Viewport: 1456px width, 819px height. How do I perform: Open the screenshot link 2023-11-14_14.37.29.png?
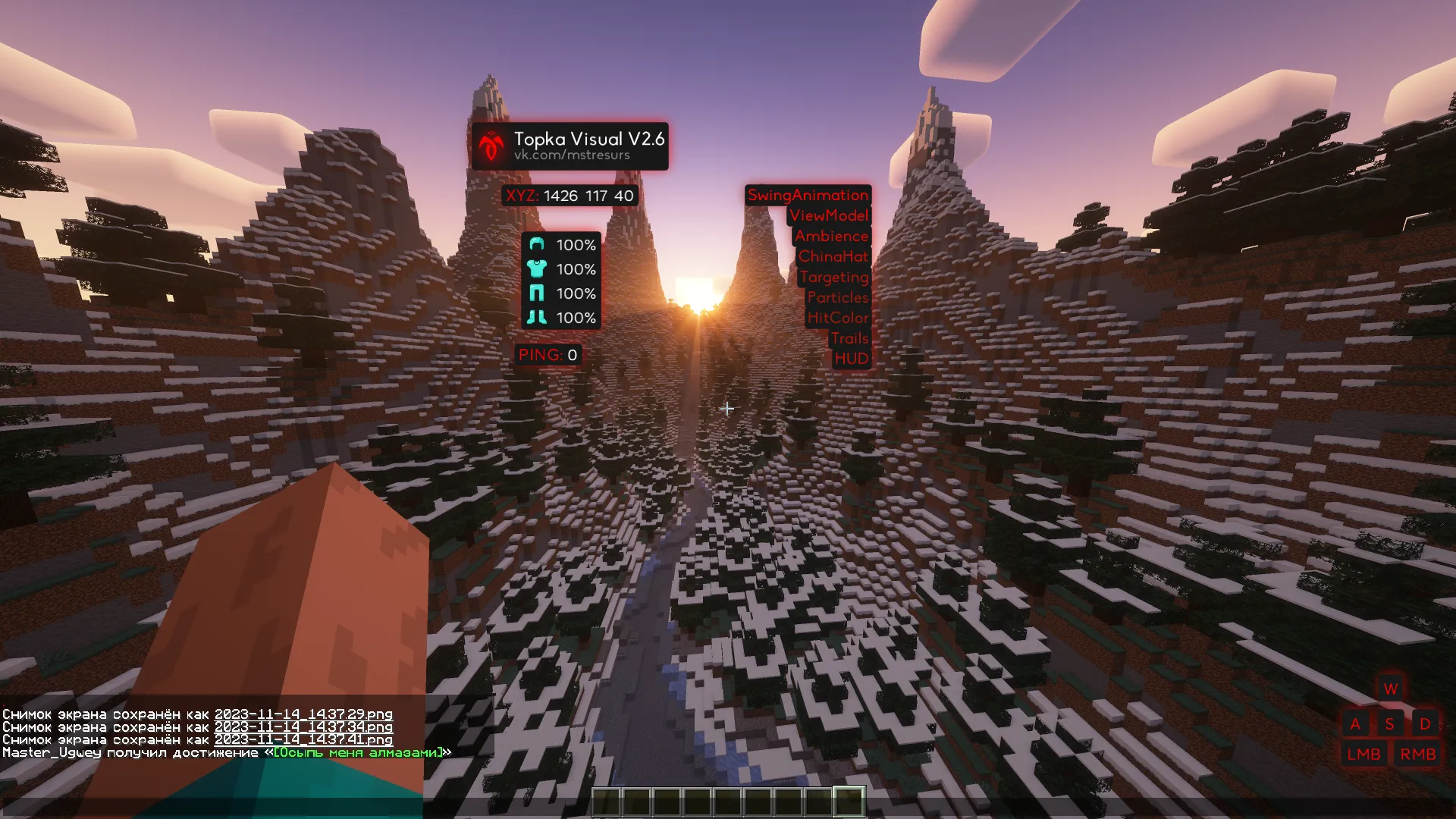pyautogui.click(x=303, y=714)
